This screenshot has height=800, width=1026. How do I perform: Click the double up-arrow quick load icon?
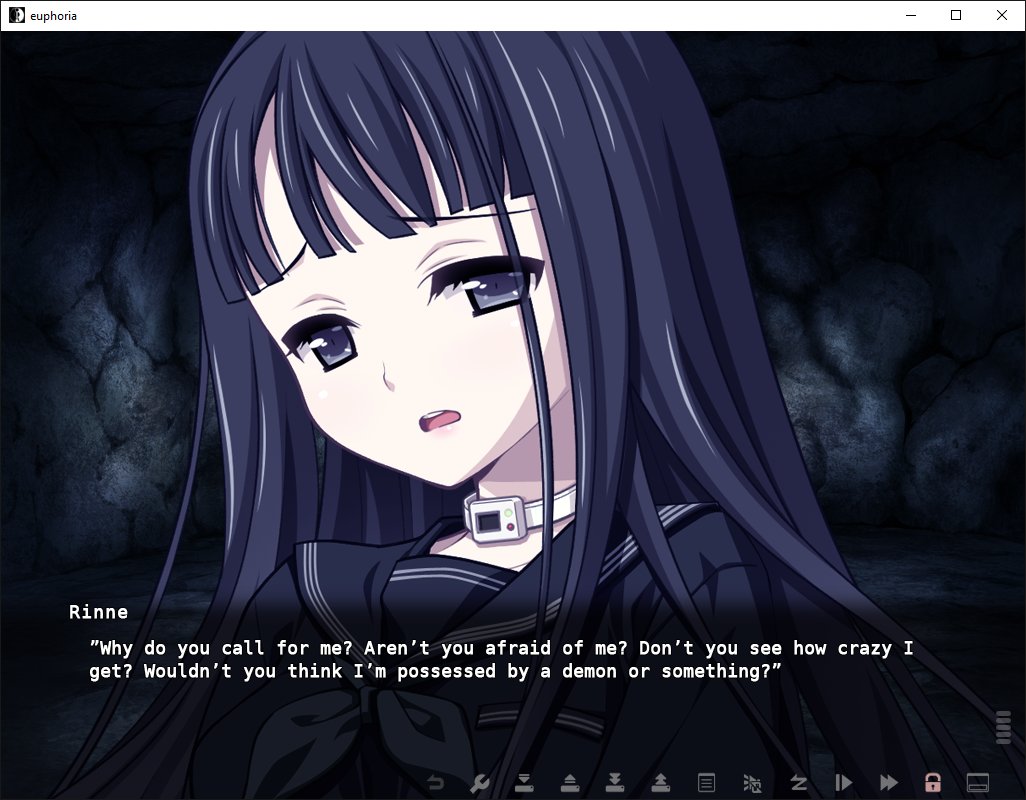coord(661,782)
